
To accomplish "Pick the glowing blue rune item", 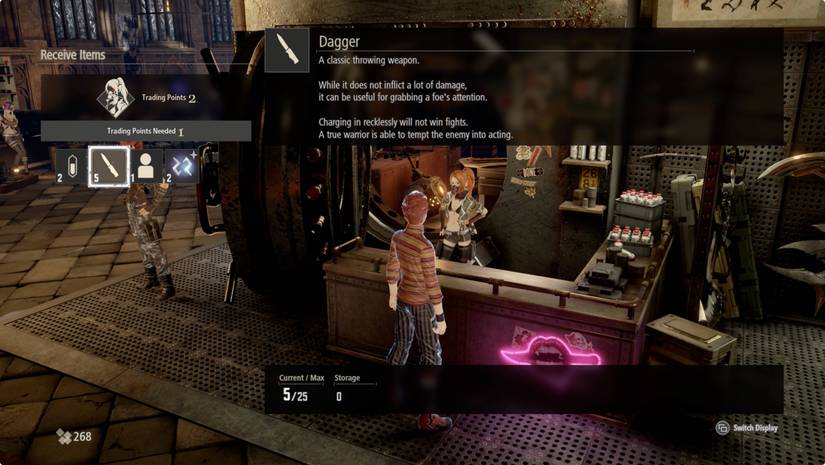I will point(181,165).
